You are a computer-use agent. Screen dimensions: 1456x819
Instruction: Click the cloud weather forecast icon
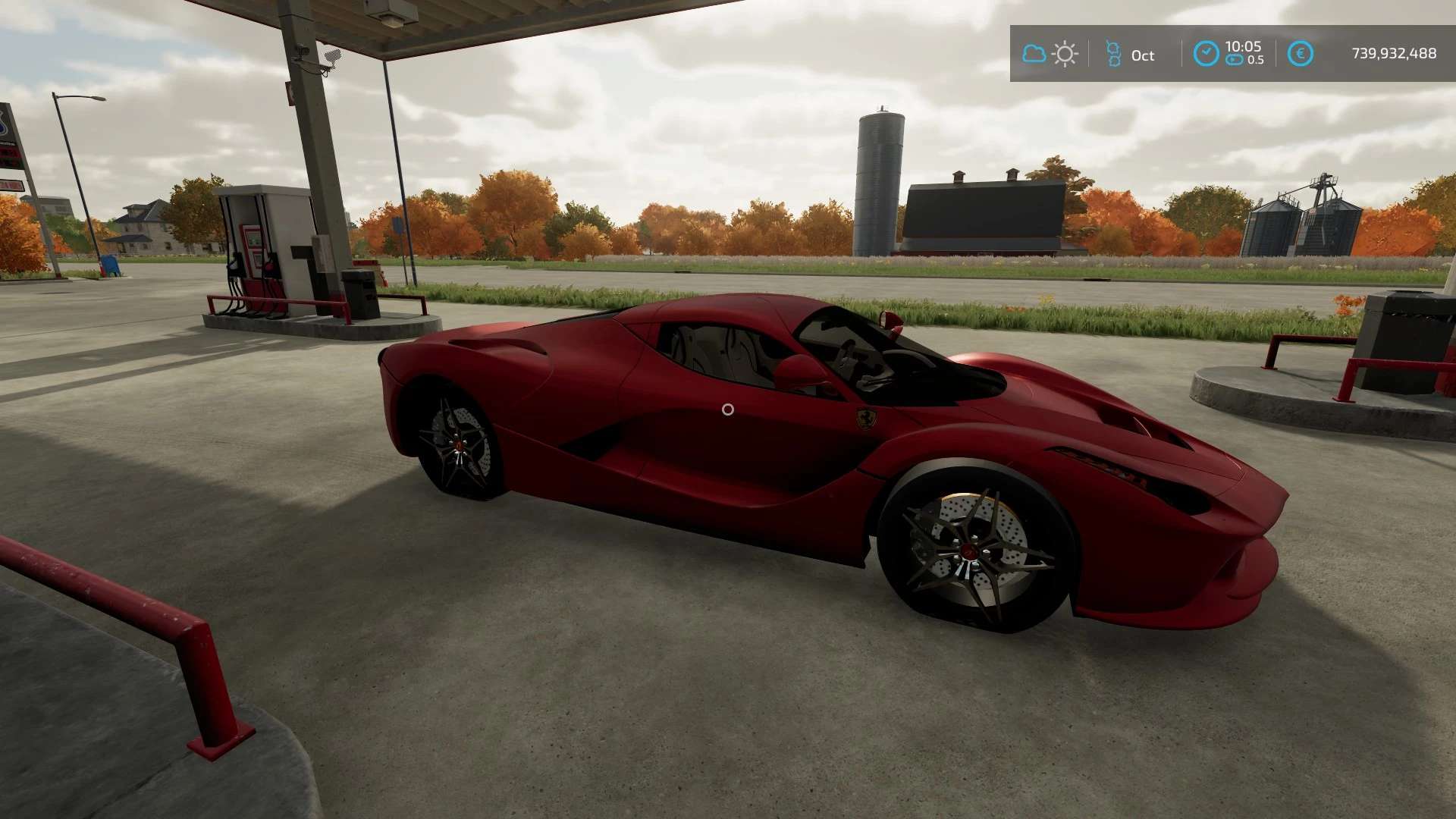[1034, 54]
